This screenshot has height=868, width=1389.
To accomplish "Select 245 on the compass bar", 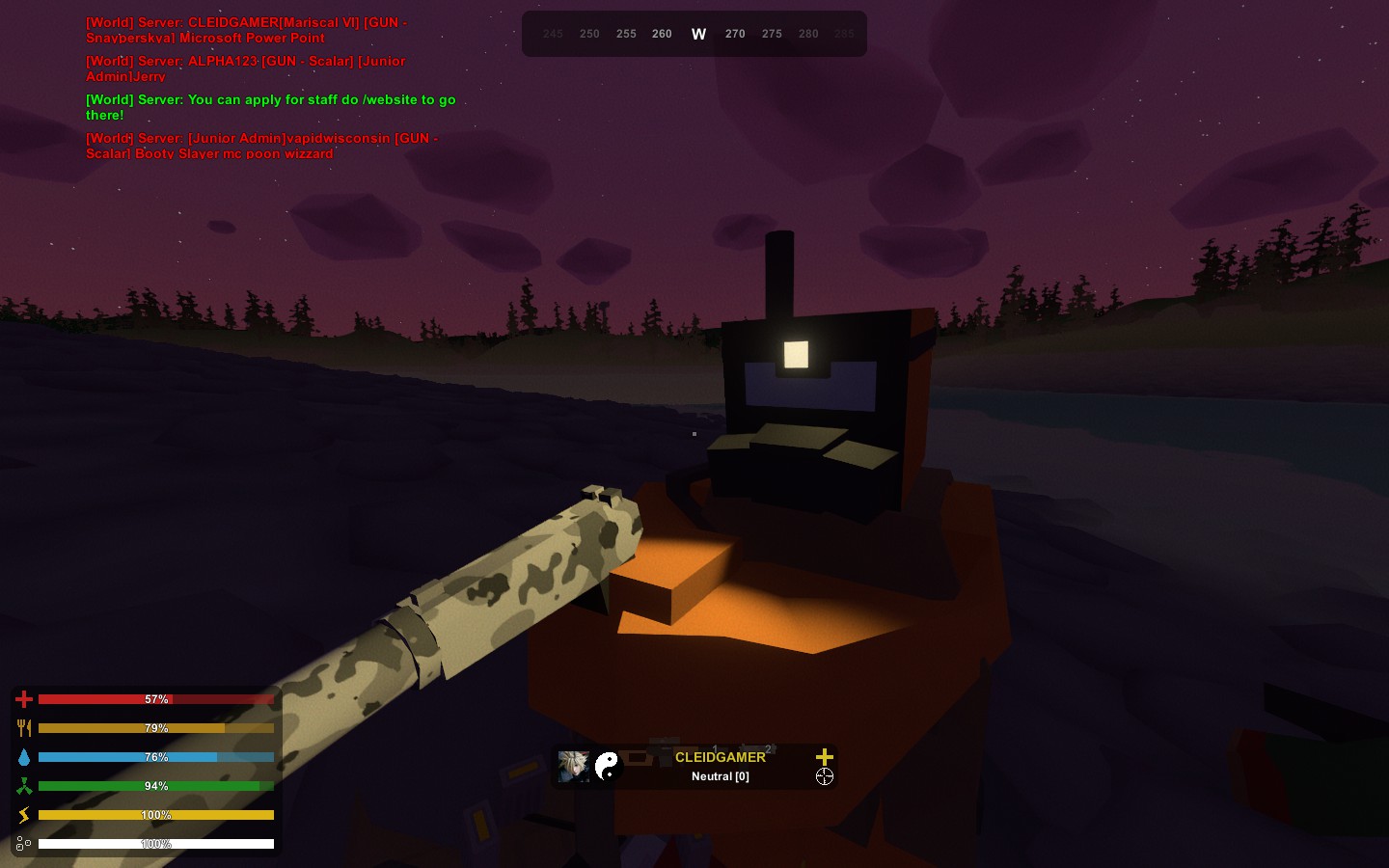I will pos(553,34).
